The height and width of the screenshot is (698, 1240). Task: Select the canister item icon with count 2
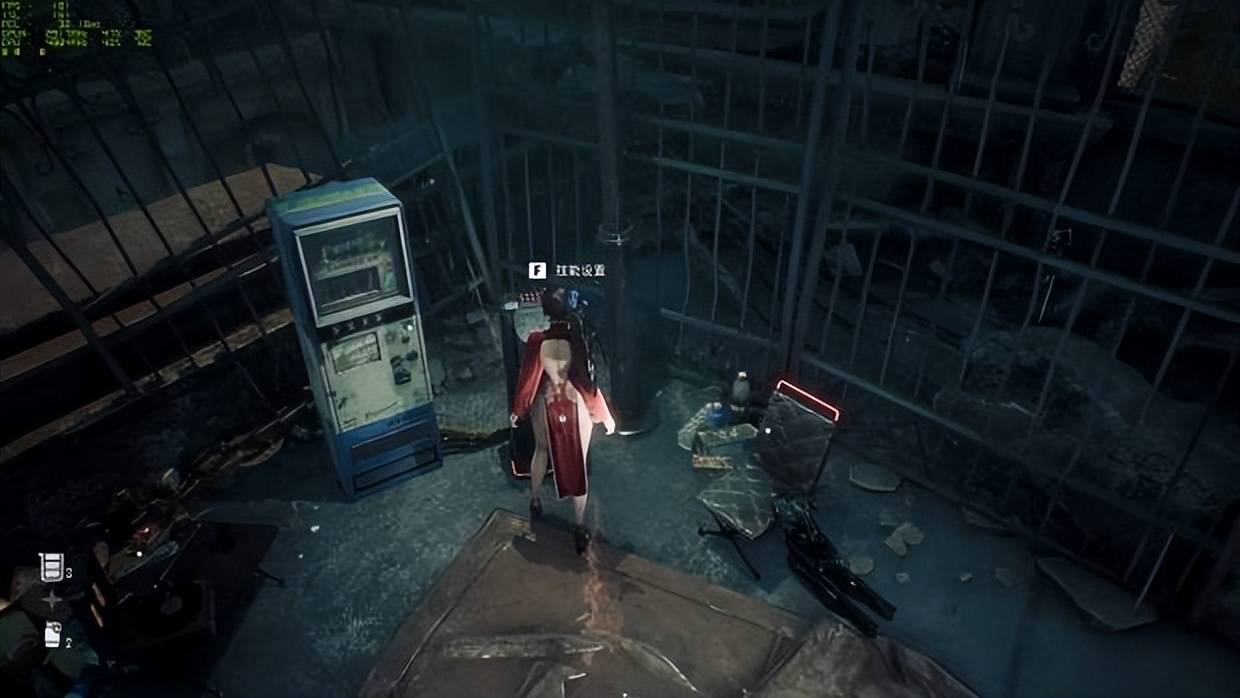coord(52,634)
